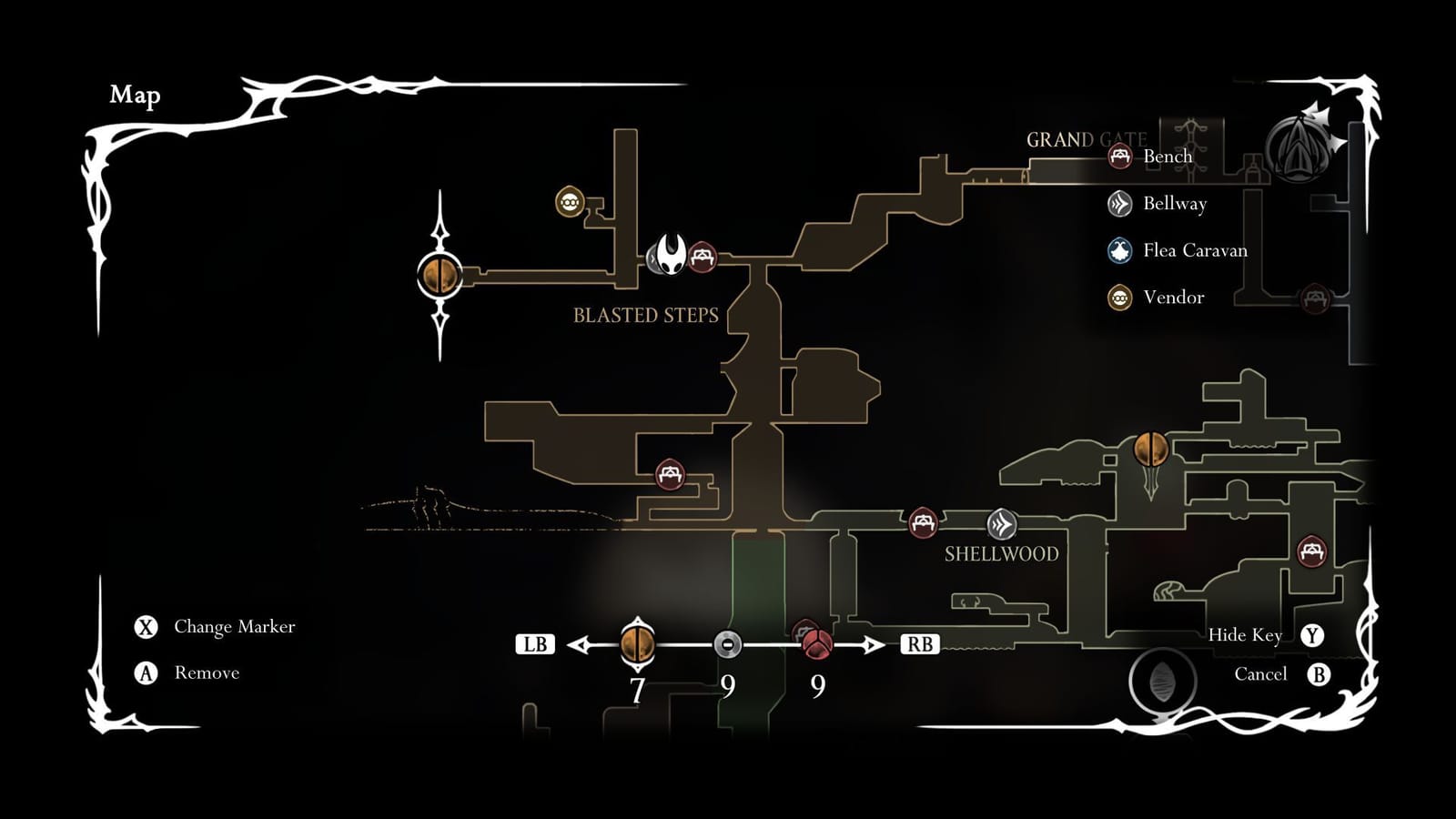Click the Shellwood bellway icon on the map
The width and height of the screenshot is (1456, 819).
click(x=1003, y=524)
